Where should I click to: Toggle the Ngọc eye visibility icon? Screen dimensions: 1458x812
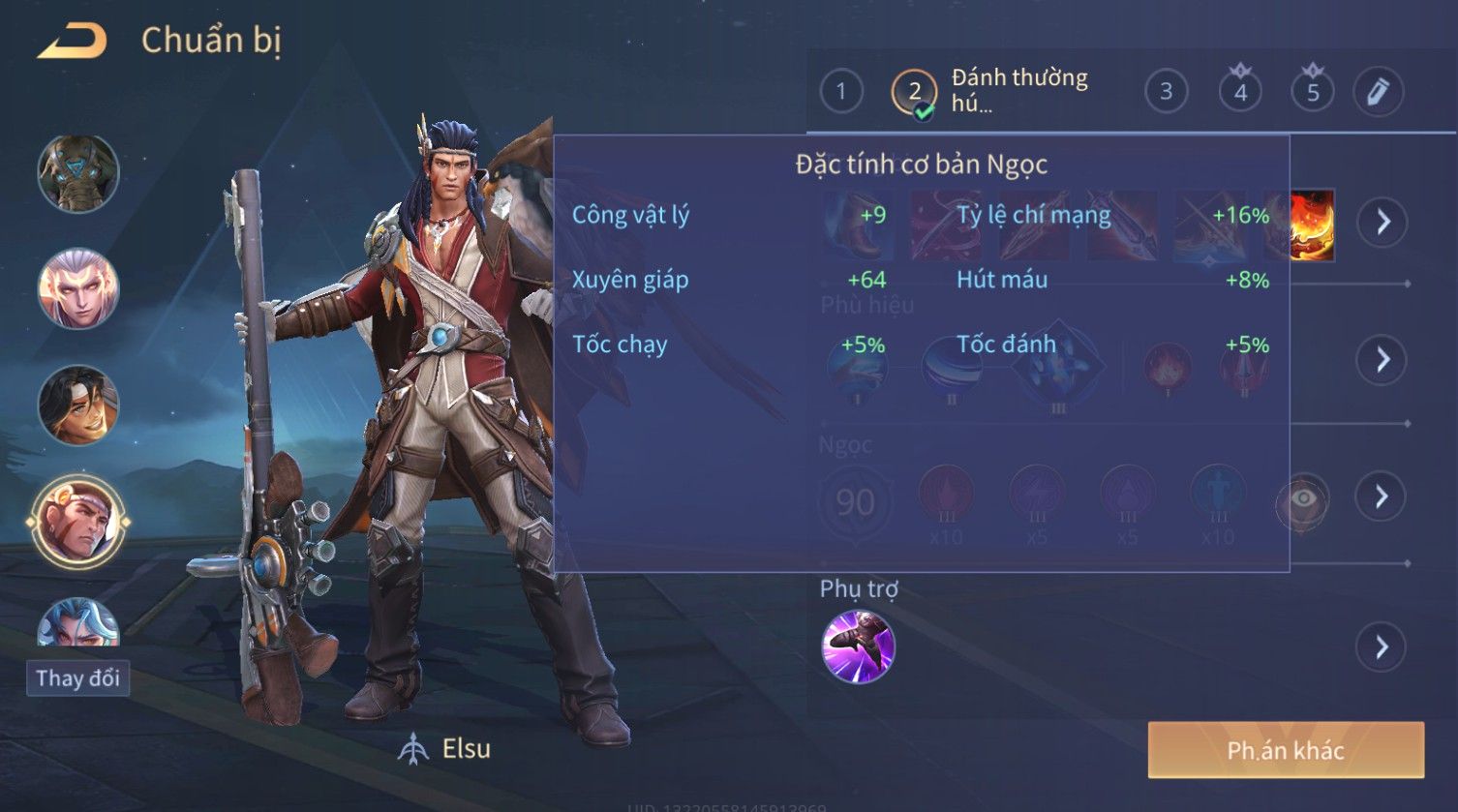tap(1303, 498)
